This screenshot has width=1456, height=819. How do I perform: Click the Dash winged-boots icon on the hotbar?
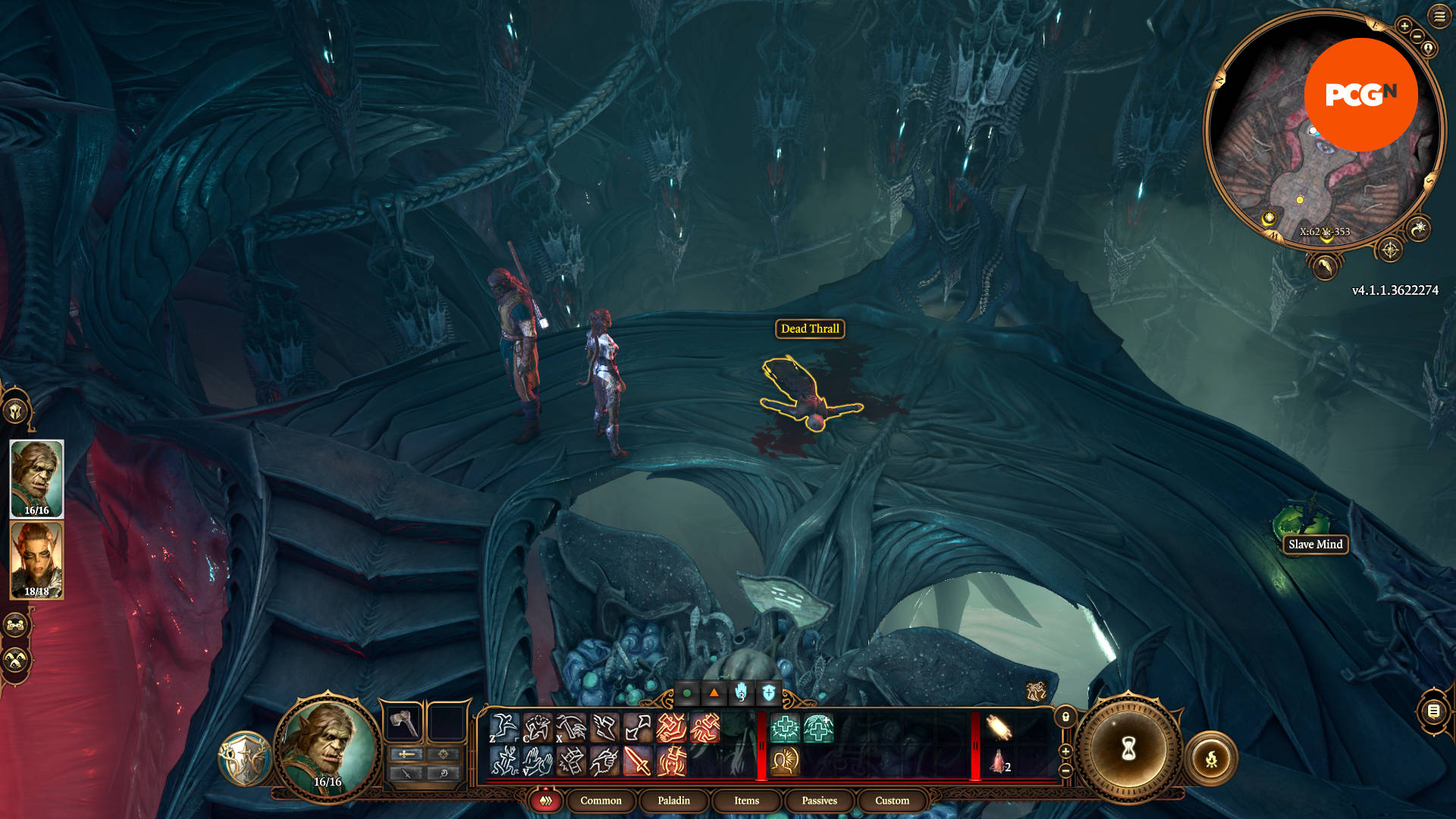604,727
